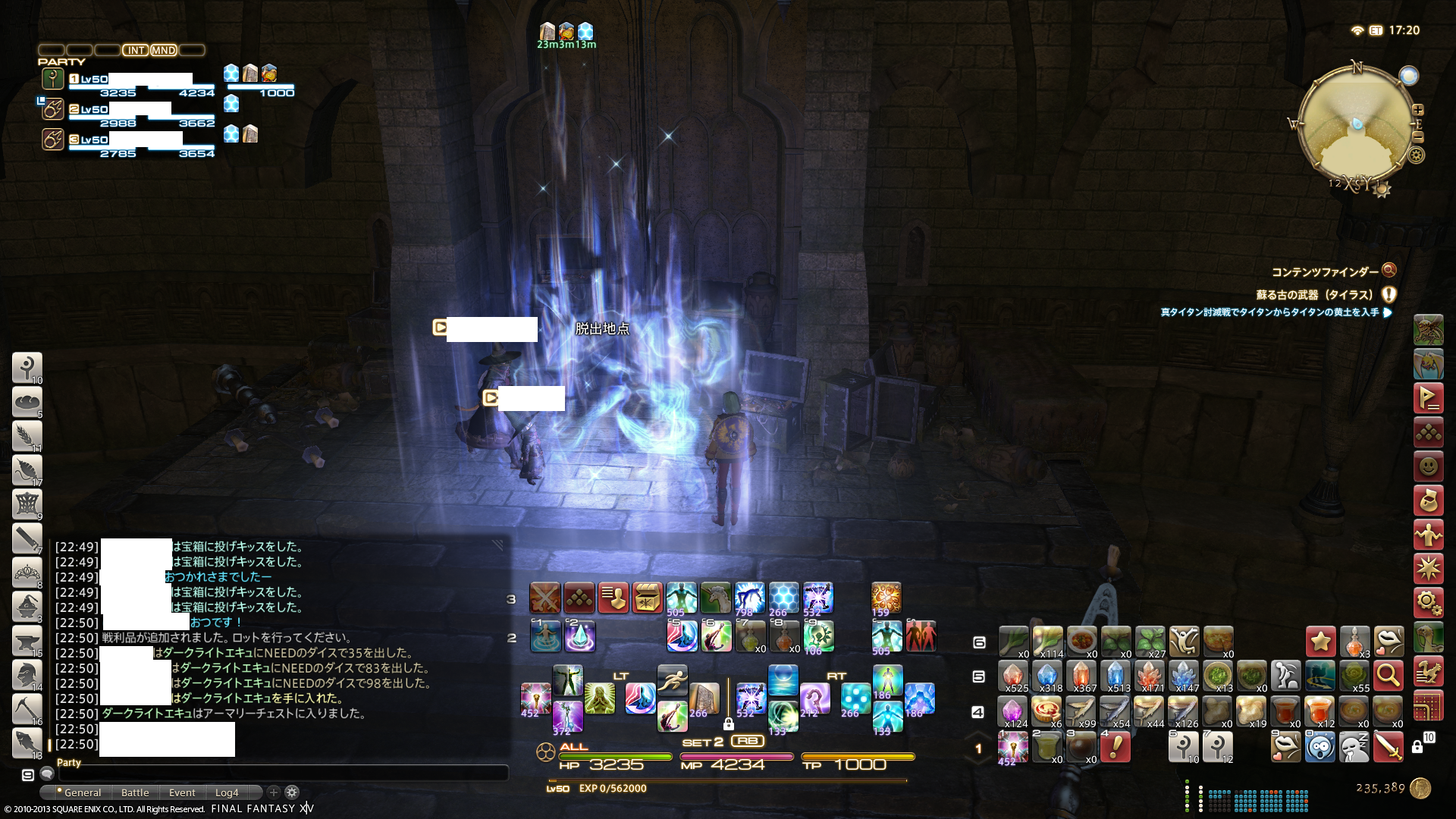Open the magnifying glass search icon

pyautogui.click(x=1389, y=675)
